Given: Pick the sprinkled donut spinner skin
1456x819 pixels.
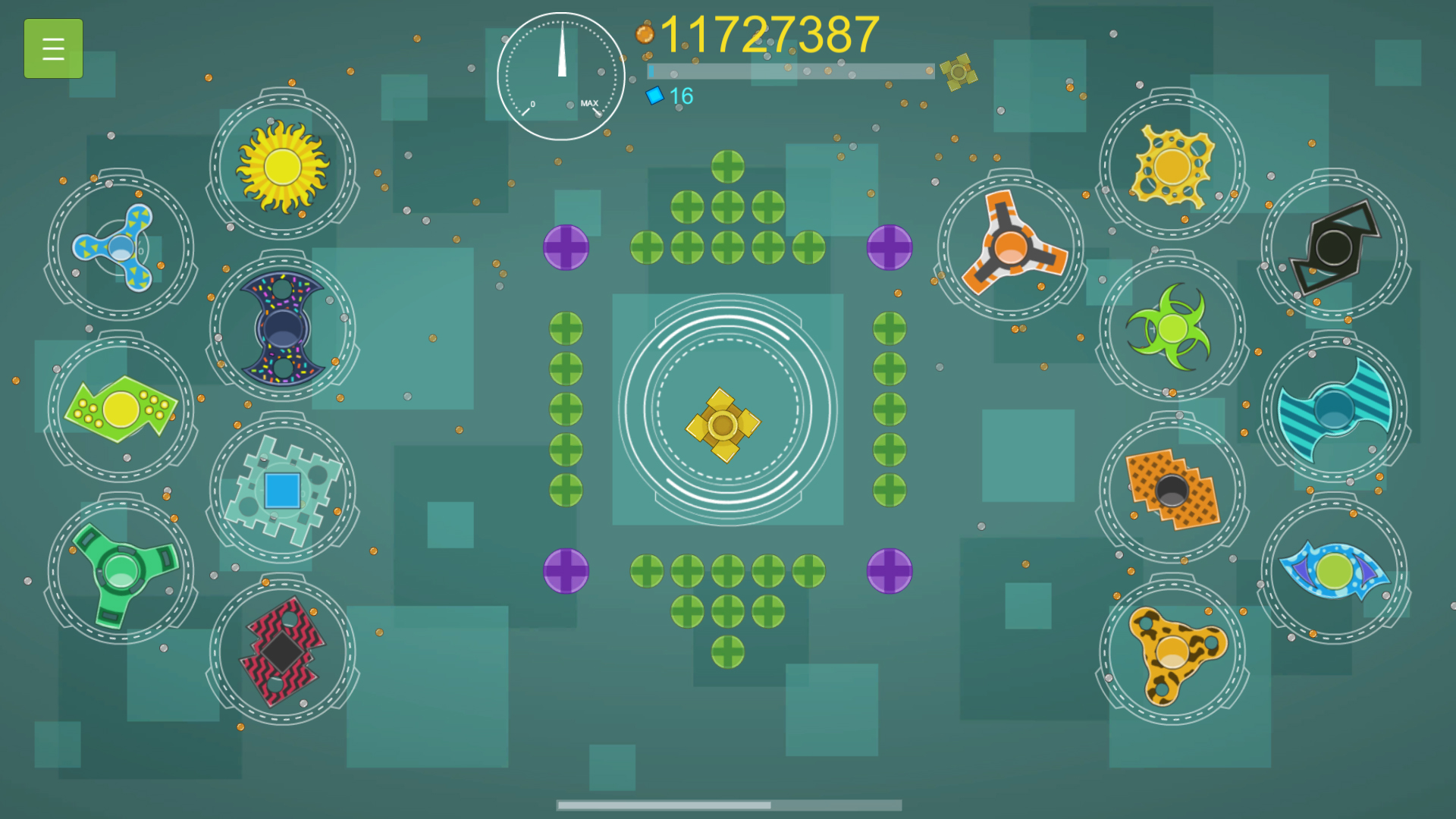Looking at the screenshot, I should click(282, 328).
